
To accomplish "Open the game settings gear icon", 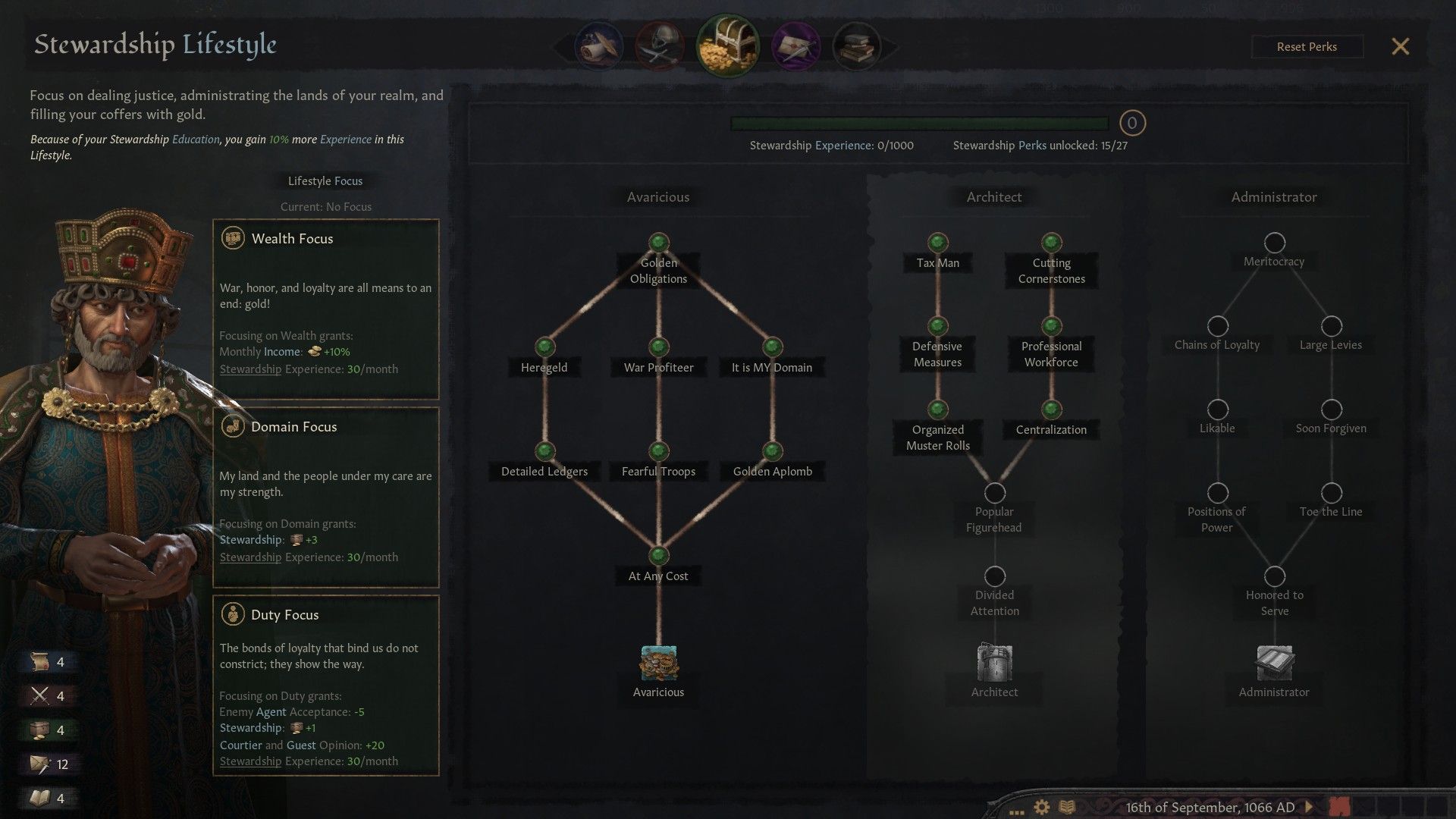I will pos(1040,808).
